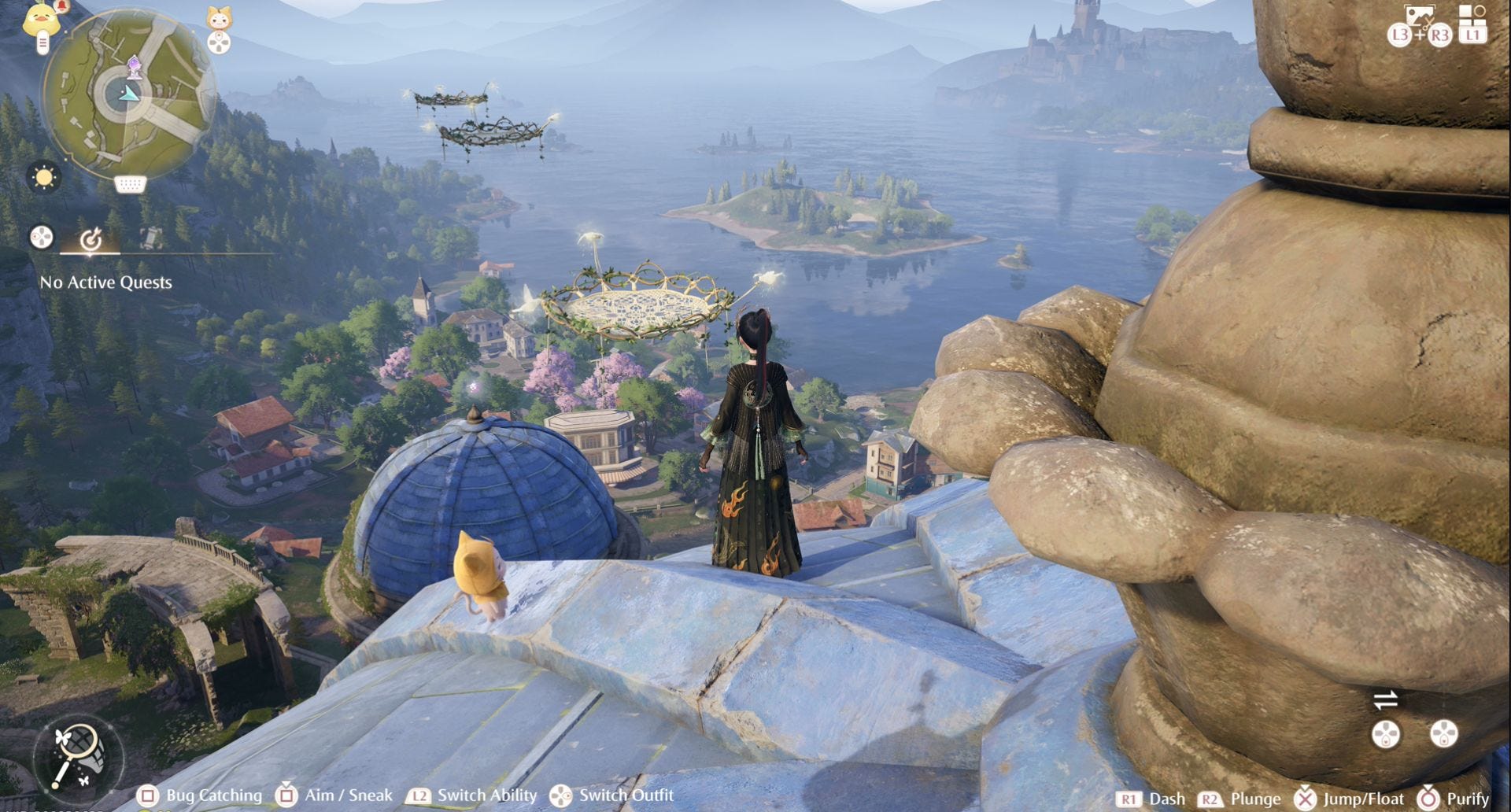Open the circular minimap
The height and width of the screenshot is (812, 1511).
click(130, 94)
